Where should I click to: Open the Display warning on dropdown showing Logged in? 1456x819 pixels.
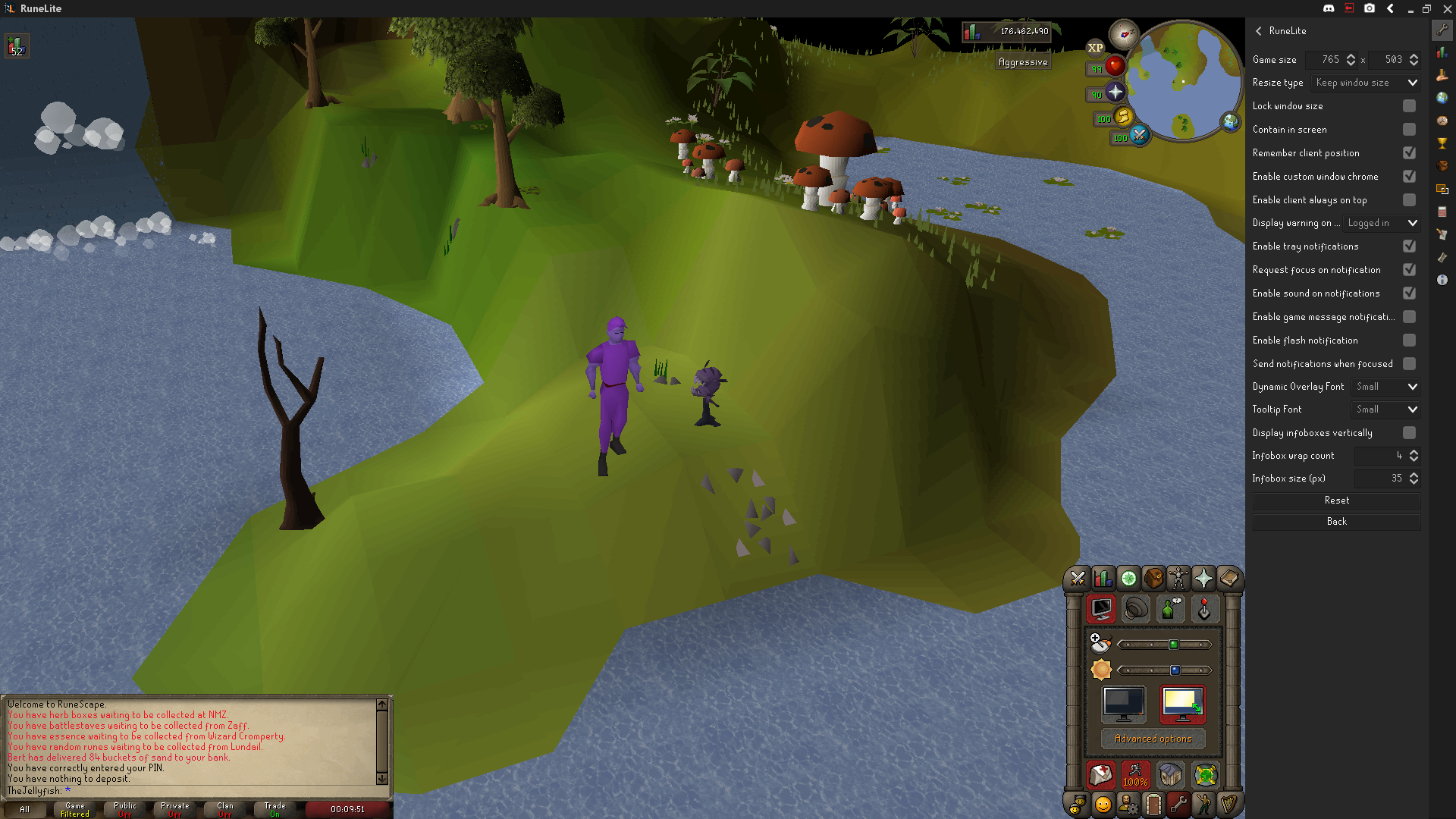click(1381, 223)
